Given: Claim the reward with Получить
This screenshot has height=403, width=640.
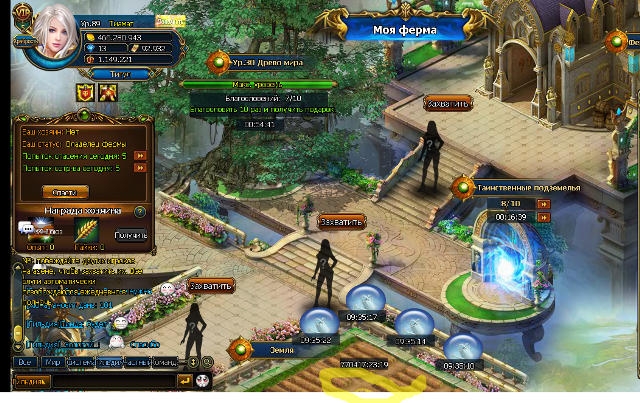Looking at the screenshot, I should pos(131,235).
